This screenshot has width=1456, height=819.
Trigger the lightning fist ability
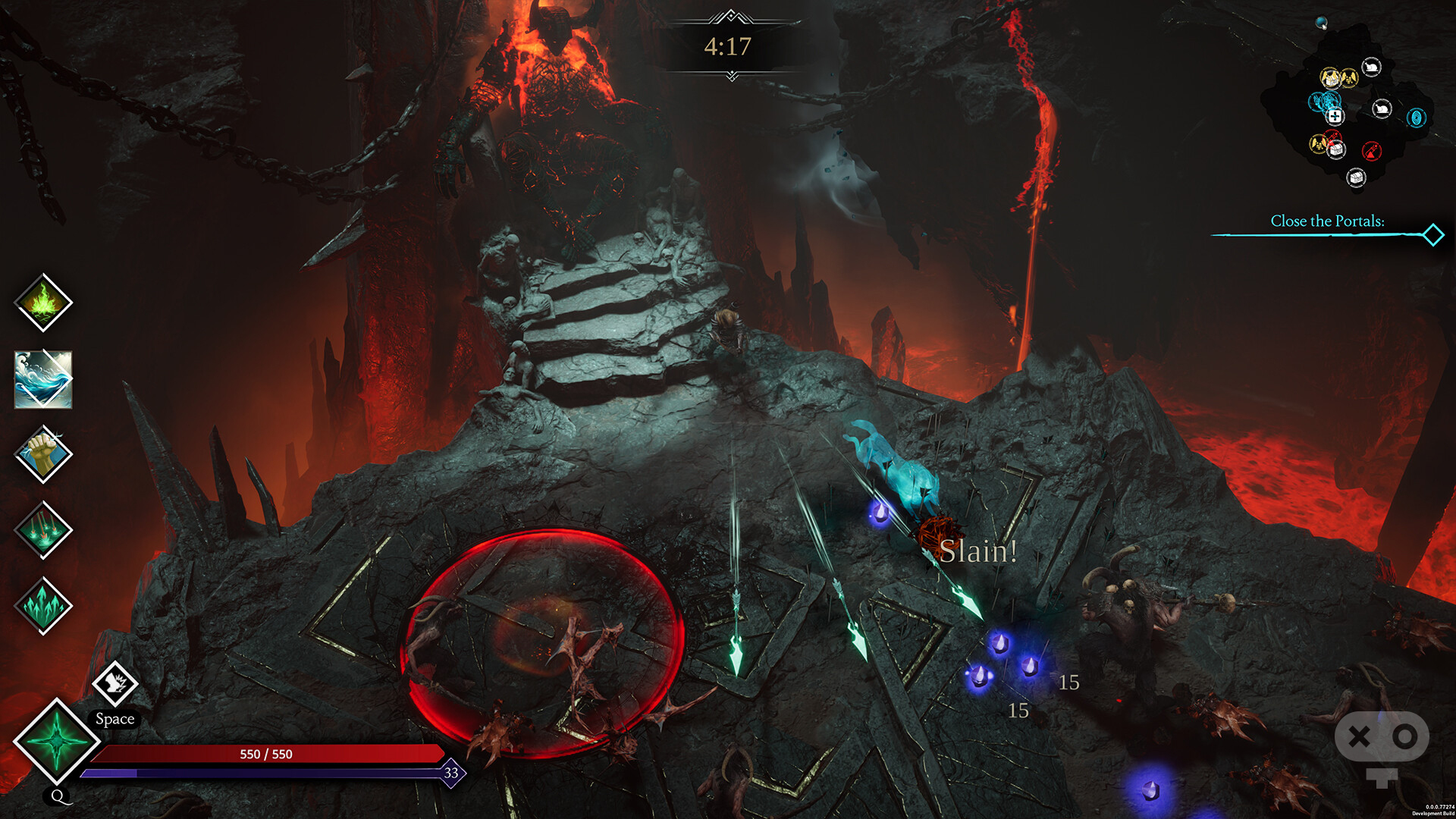point(43,454)
